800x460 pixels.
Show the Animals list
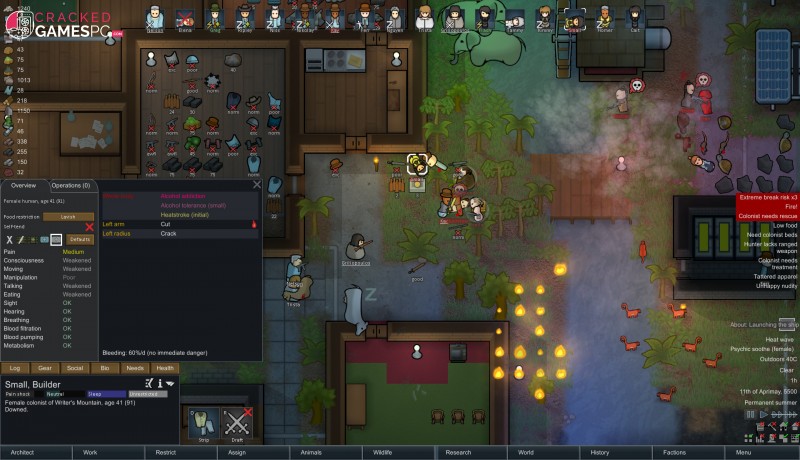click(x=310, y=452)
